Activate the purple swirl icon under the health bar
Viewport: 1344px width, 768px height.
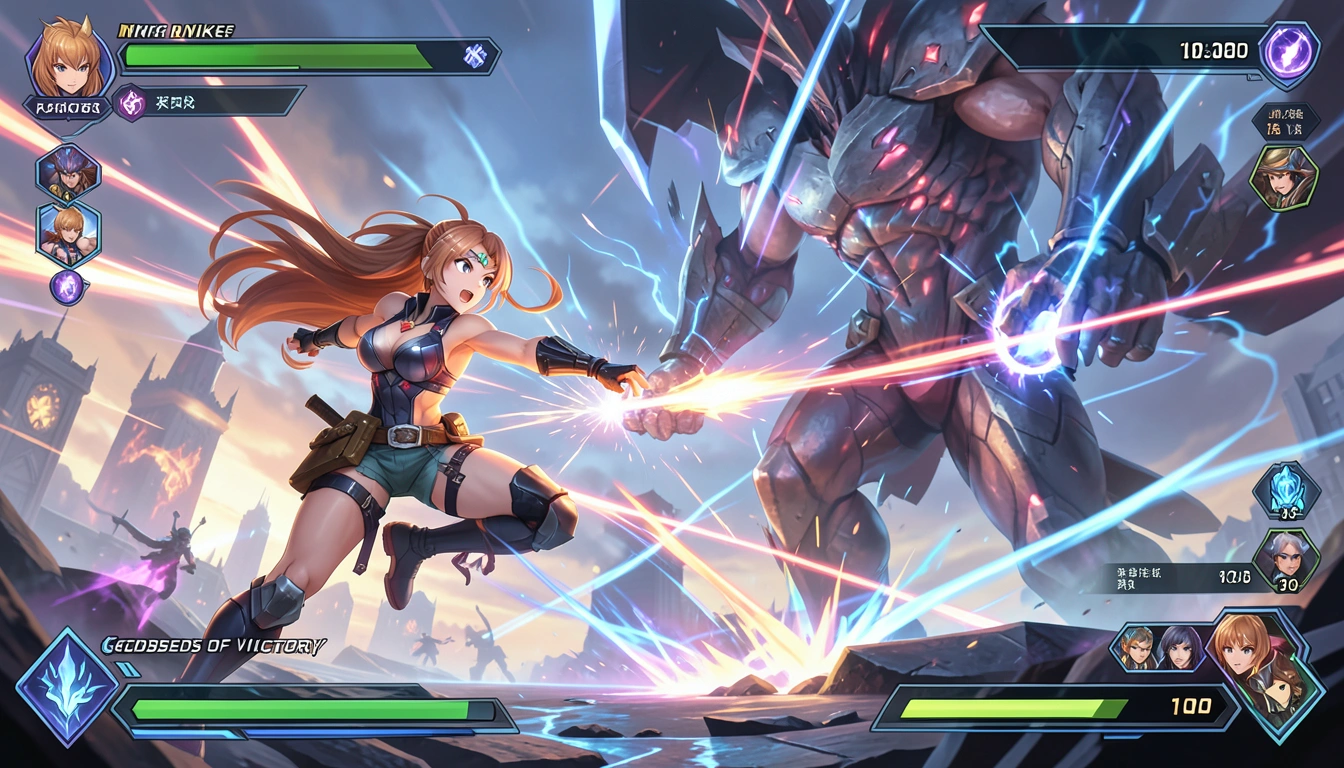click(131, 102)
